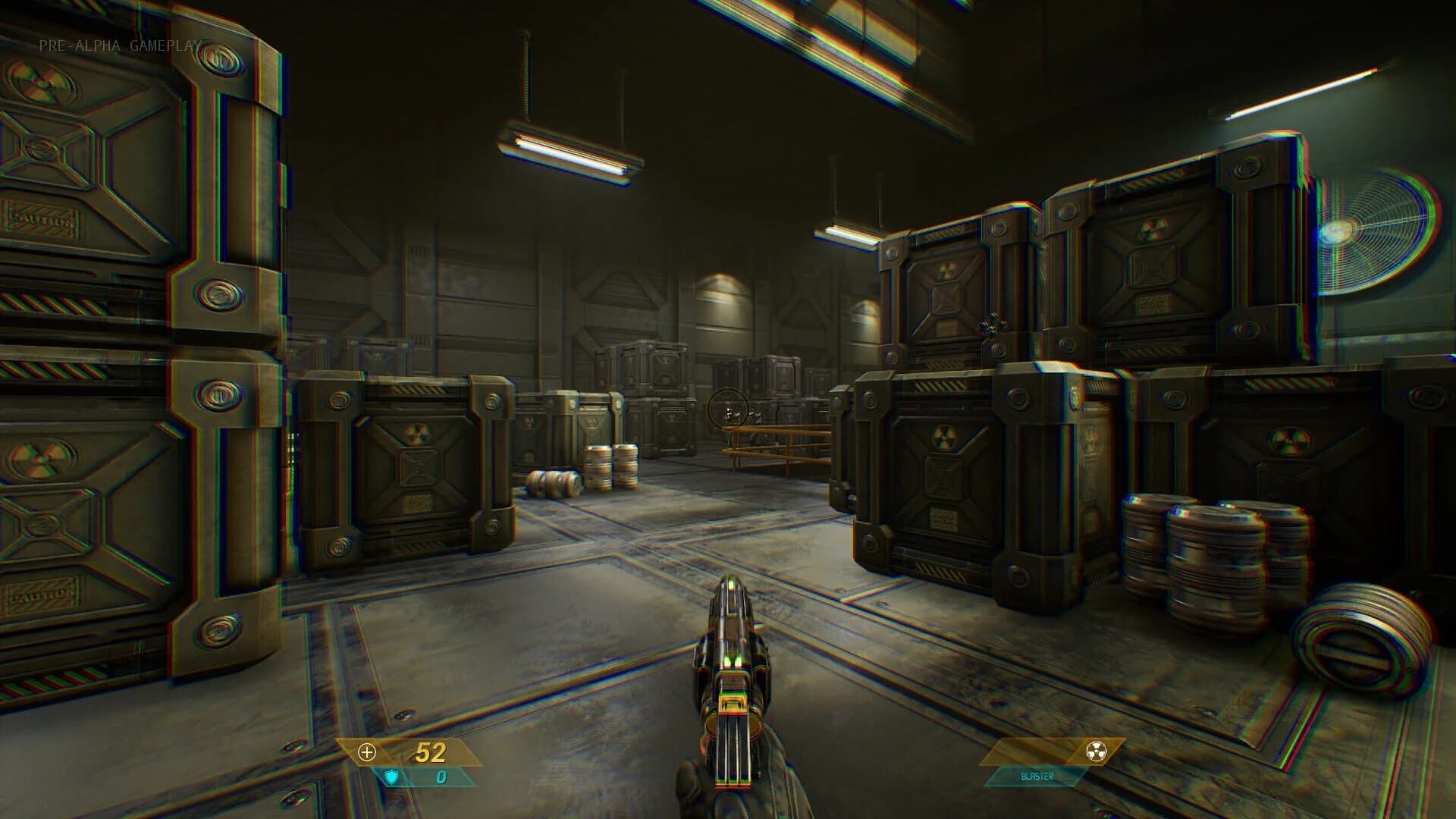Screen dimensions: 1456x819
Task: Click the health cross icon
Action: pos(369,754)
